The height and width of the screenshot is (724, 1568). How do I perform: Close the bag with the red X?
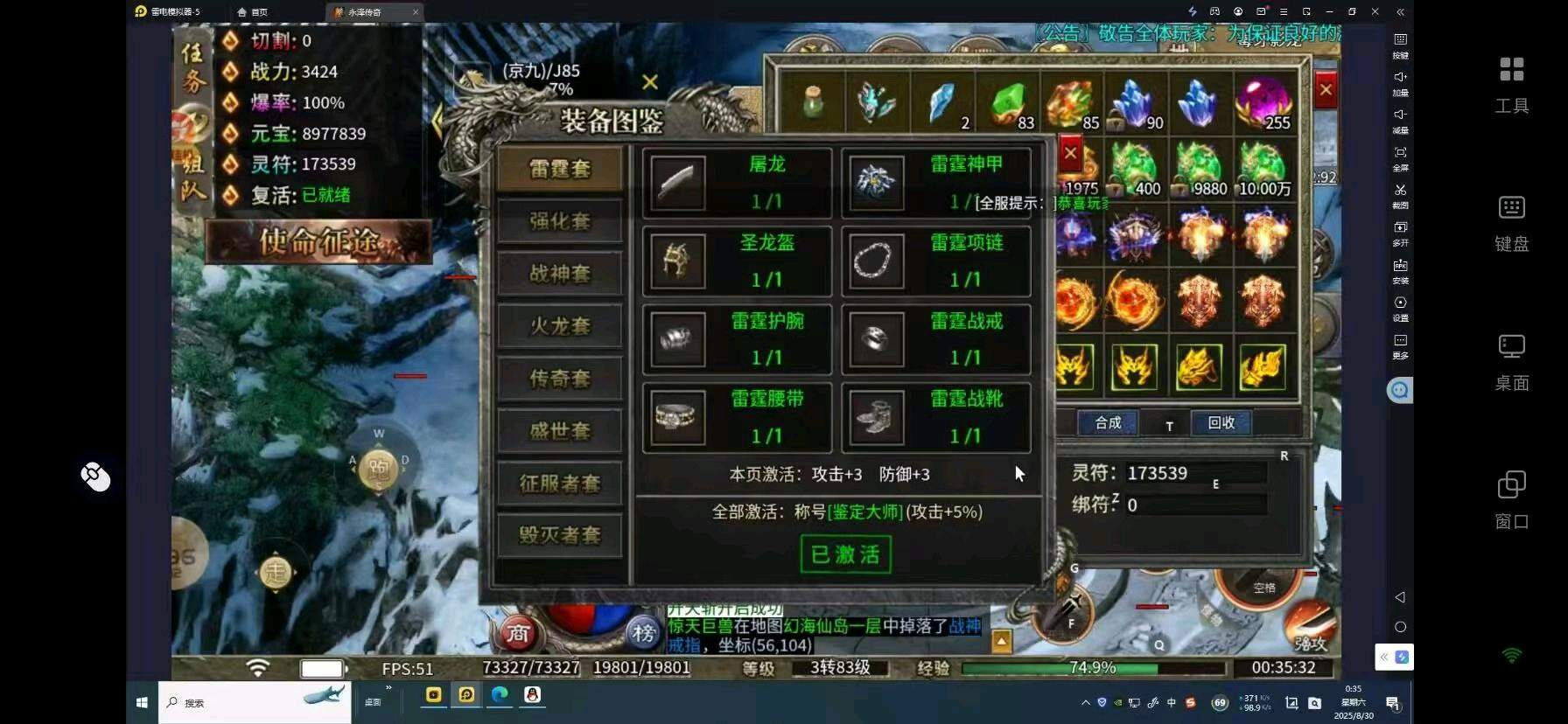[x=1326, y=90]
